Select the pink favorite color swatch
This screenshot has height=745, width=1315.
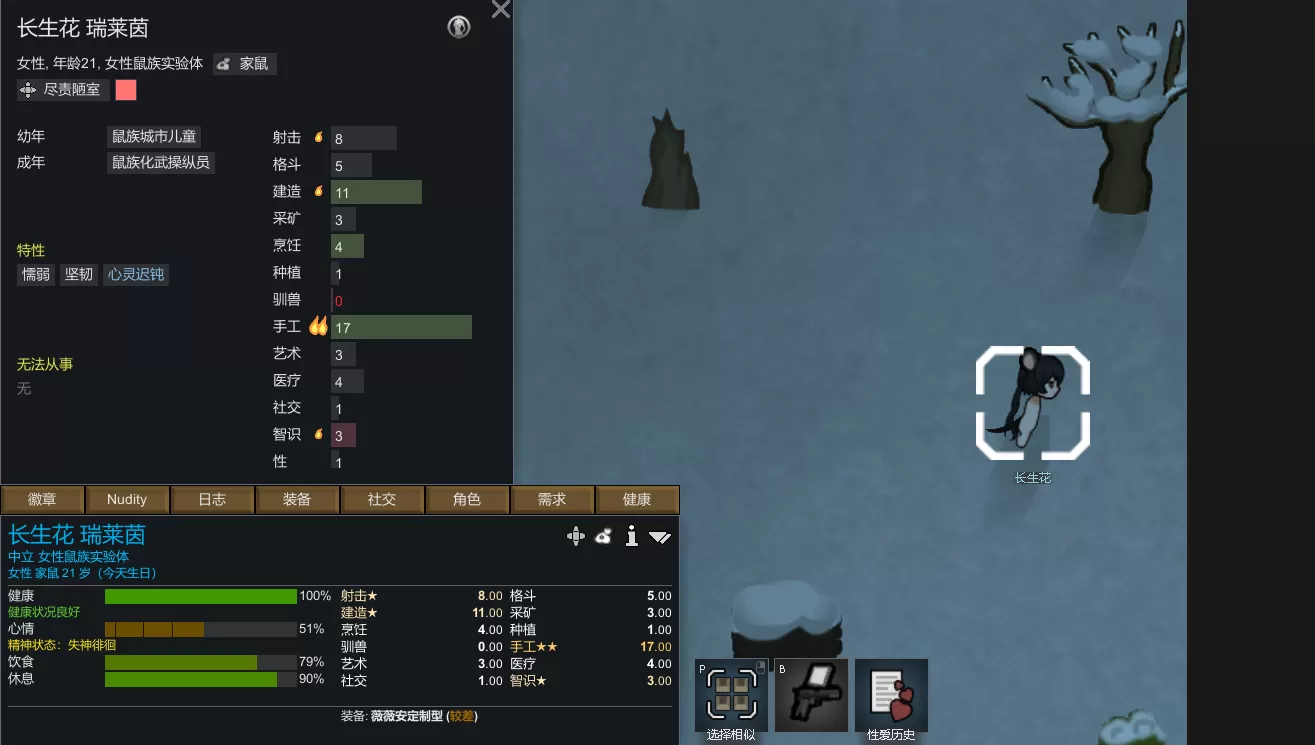click(x=126, y=90)
